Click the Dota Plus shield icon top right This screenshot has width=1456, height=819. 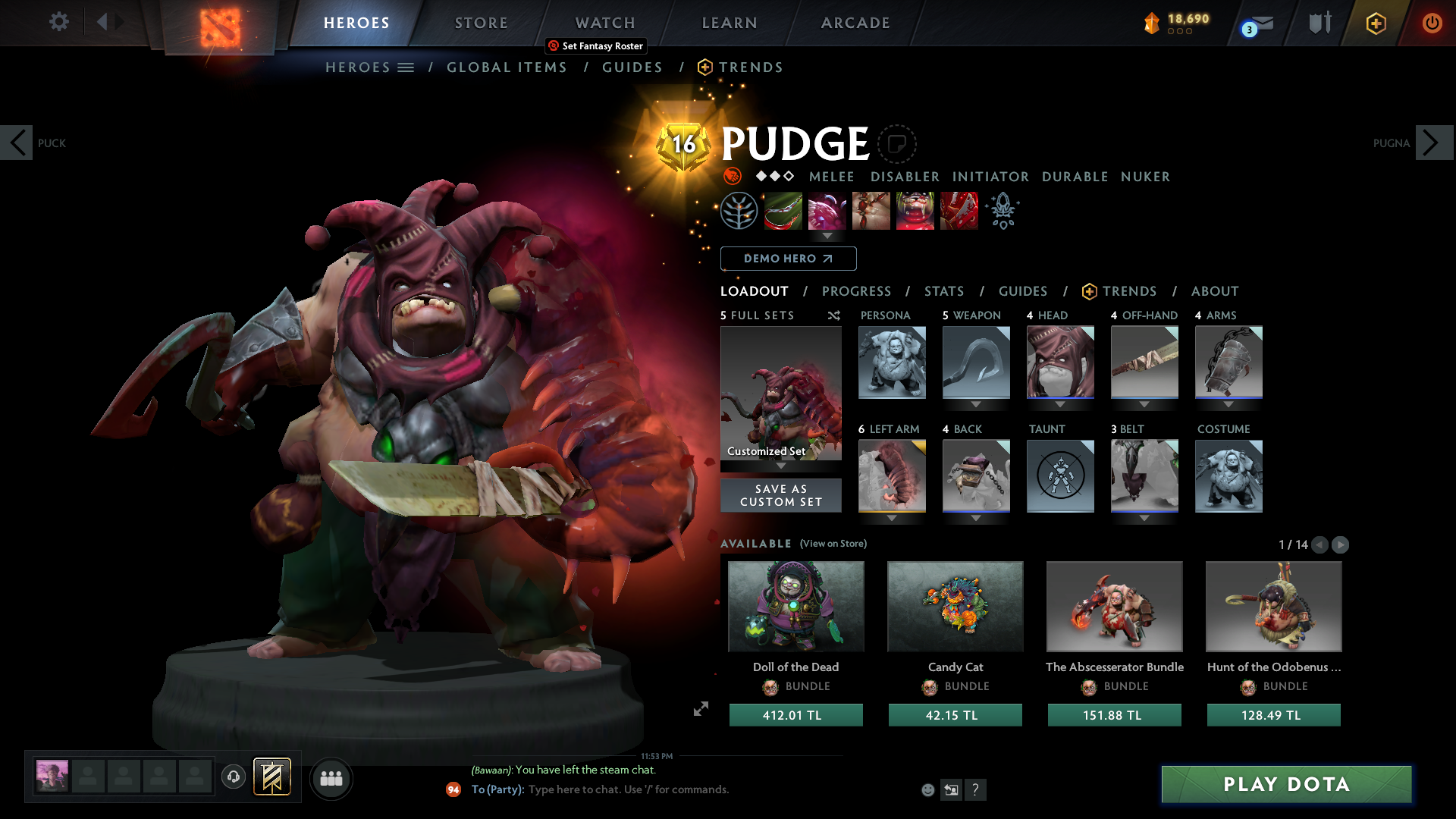tap(1376, 23)
